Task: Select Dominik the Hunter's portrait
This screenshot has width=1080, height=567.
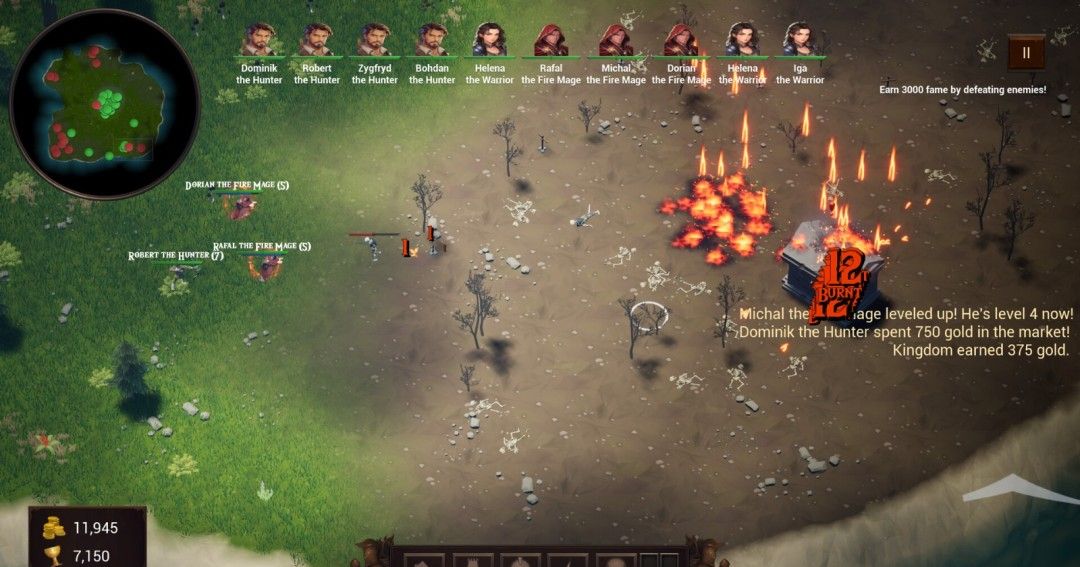Action: point(259,40)
